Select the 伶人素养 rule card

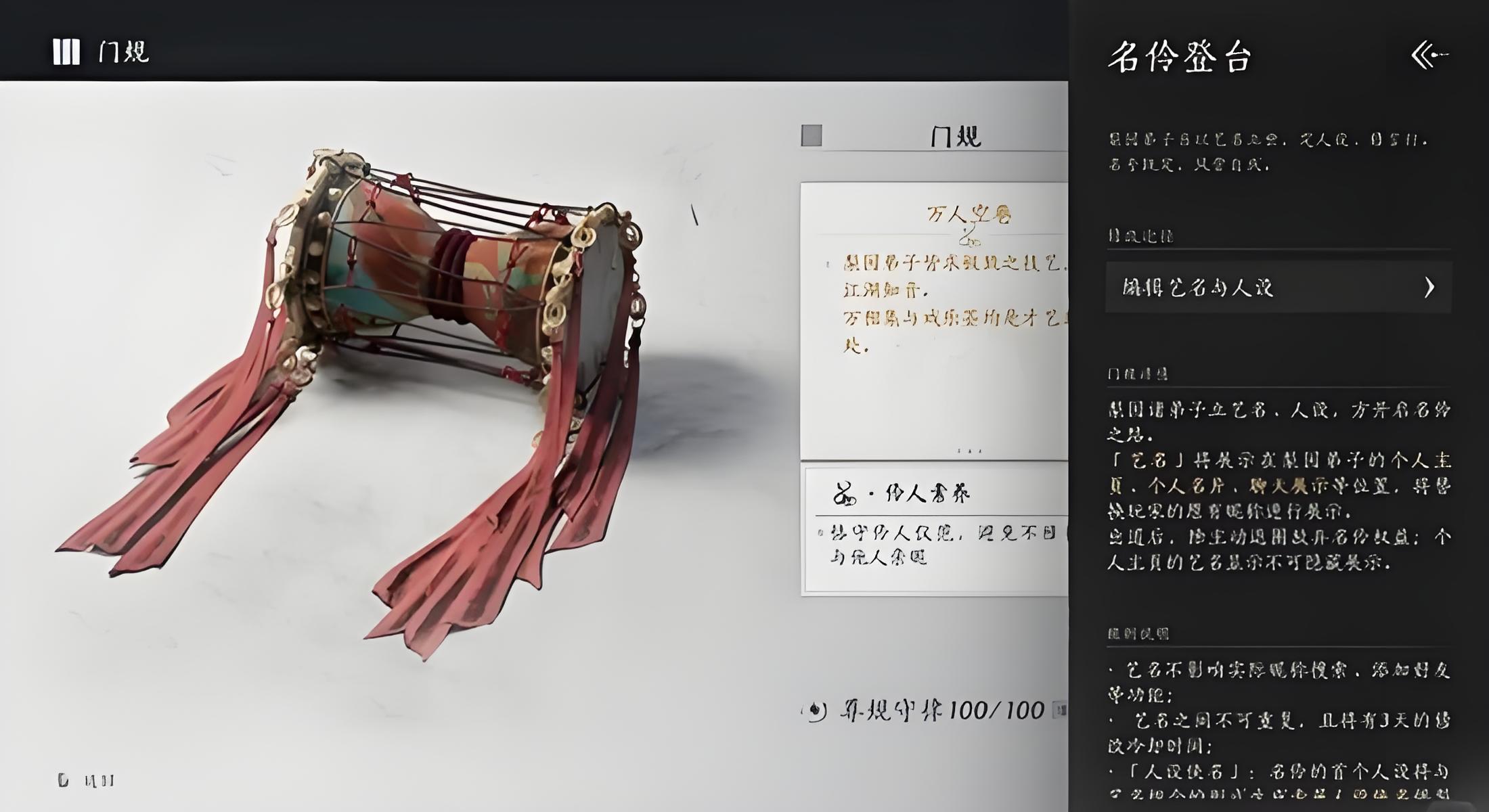click(935, 531)
